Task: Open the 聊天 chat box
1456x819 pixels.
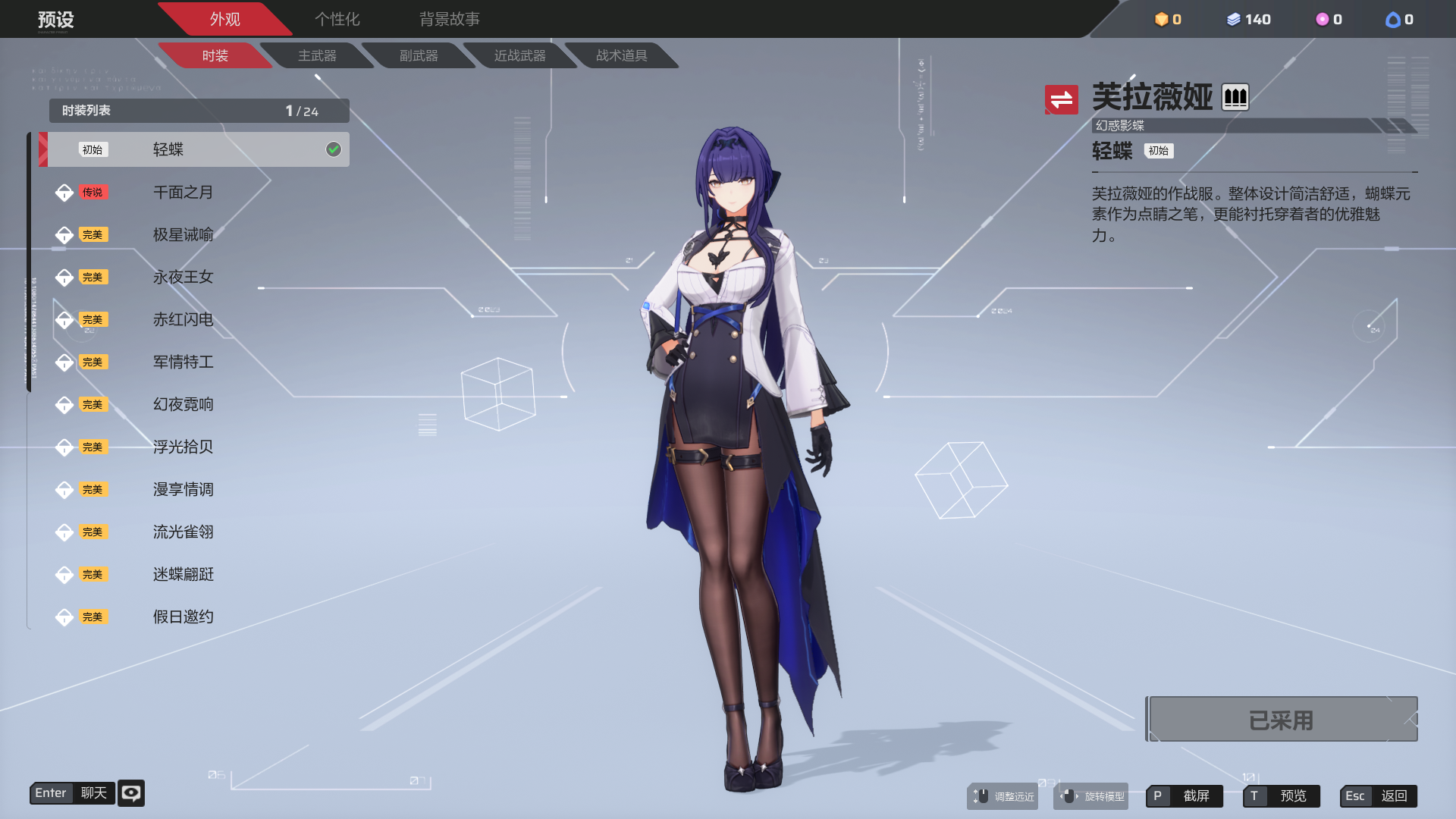Action: click(x=73, y=793)
